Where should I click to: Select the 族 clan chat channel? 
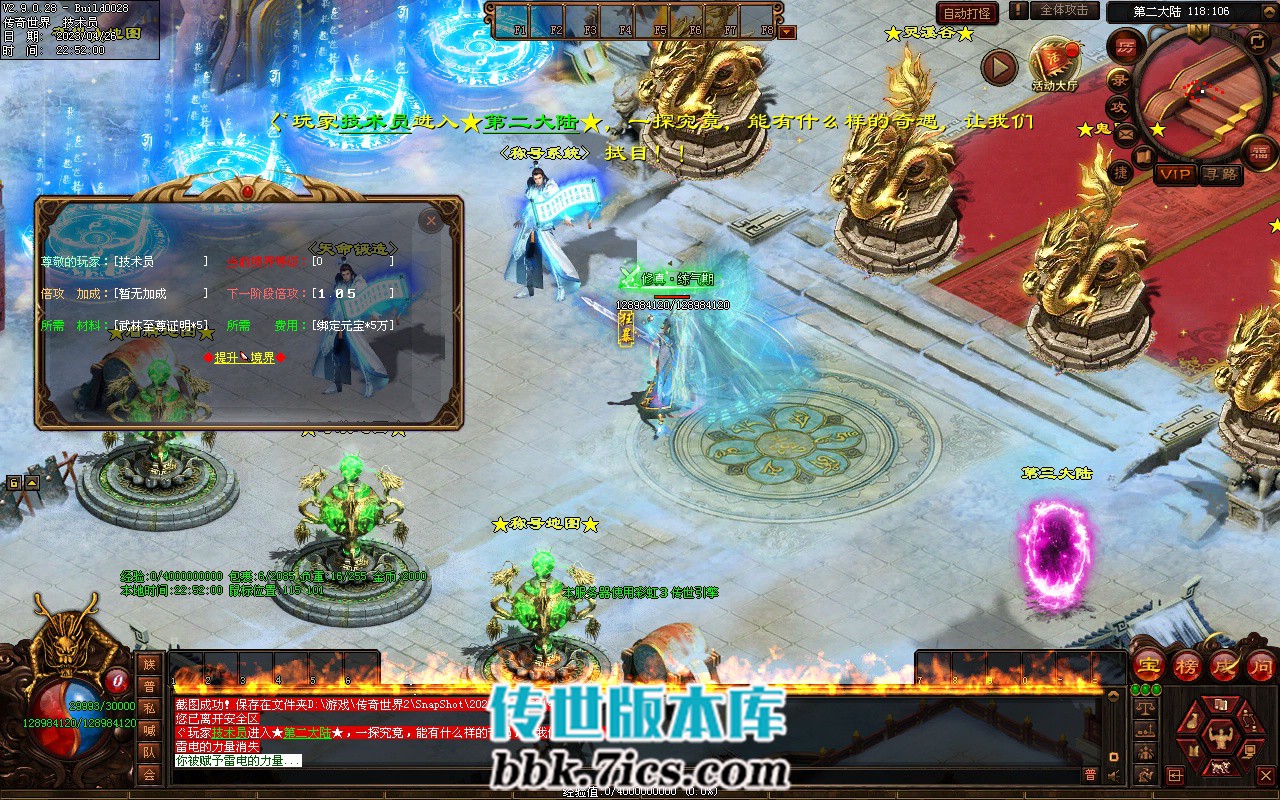[149, 665]
